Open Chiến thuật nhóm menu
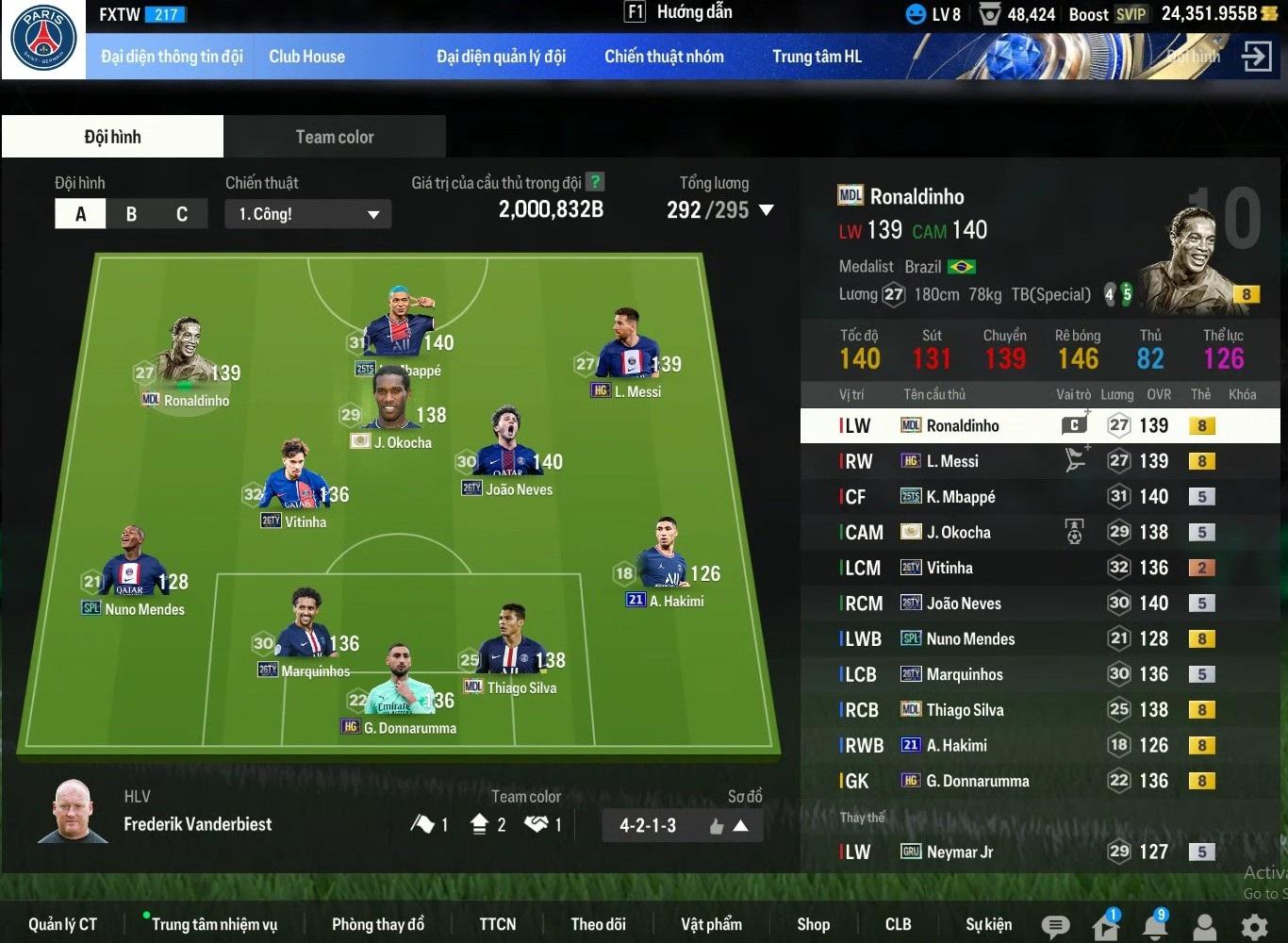1288x943 pixels. click(x=664, y=57)
